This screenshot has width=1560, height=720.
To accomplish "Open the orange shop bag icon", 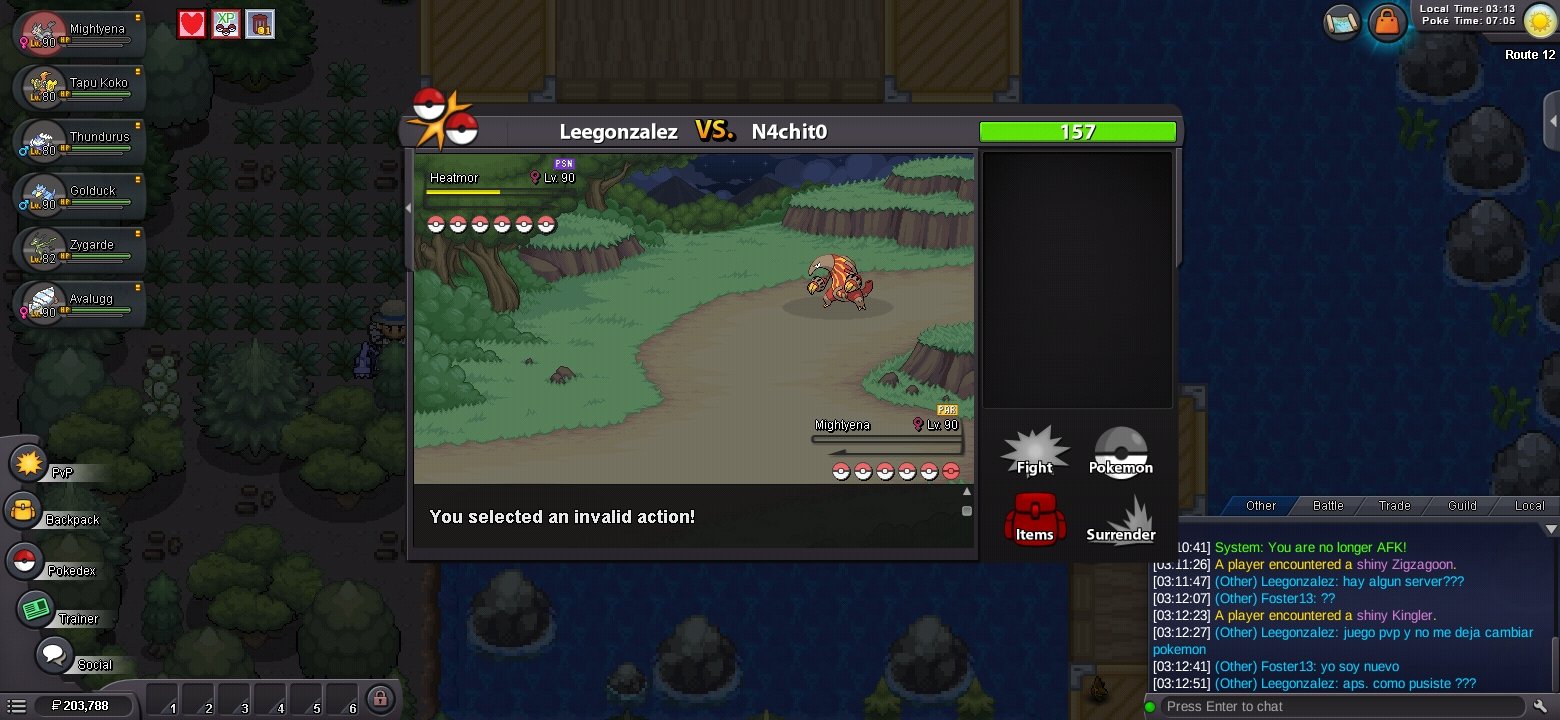I will coord(1387,21).
